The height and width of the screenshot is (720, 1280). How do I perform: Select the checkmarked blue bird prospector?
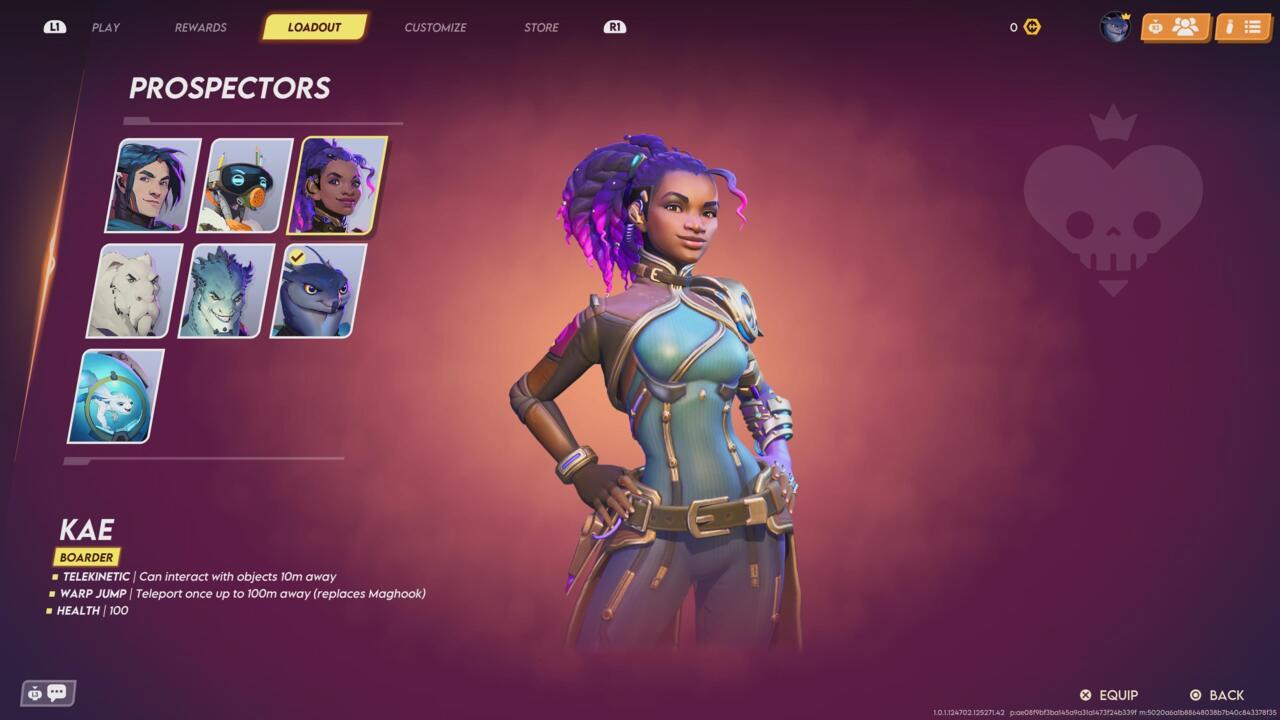318,291
